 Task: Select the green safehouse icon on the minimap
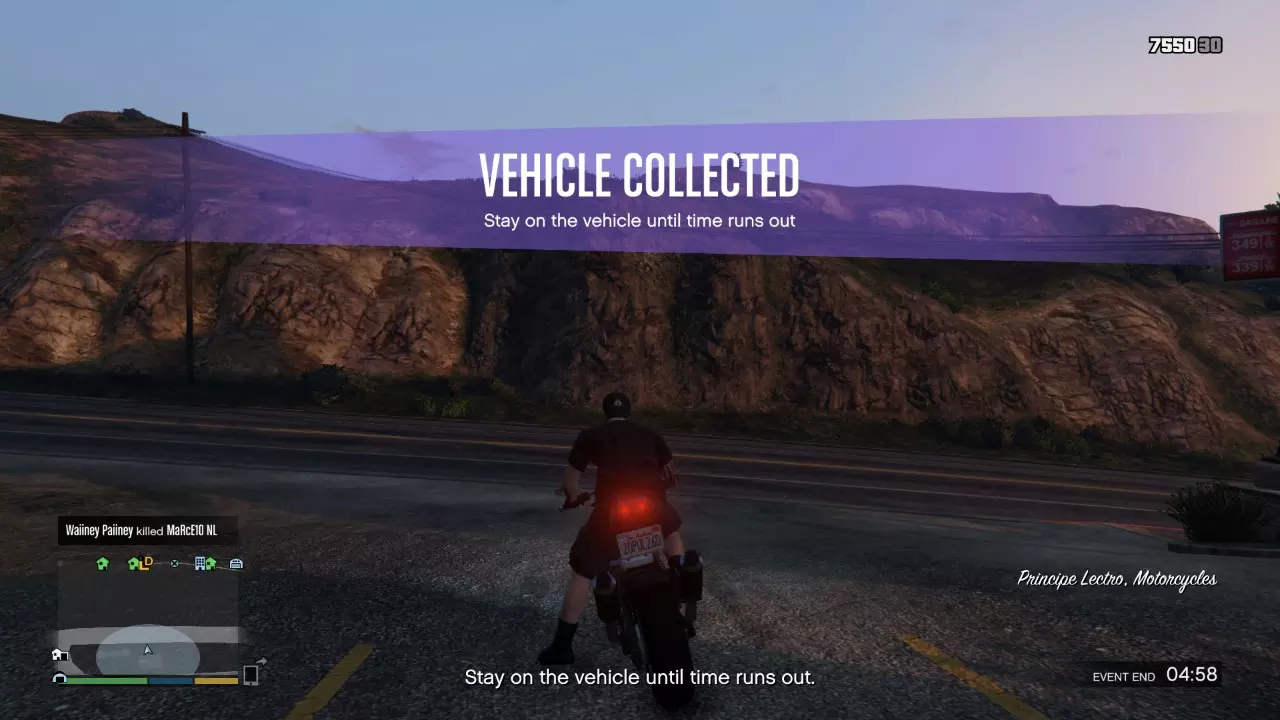pyautogui.click(x=101, y=563)
